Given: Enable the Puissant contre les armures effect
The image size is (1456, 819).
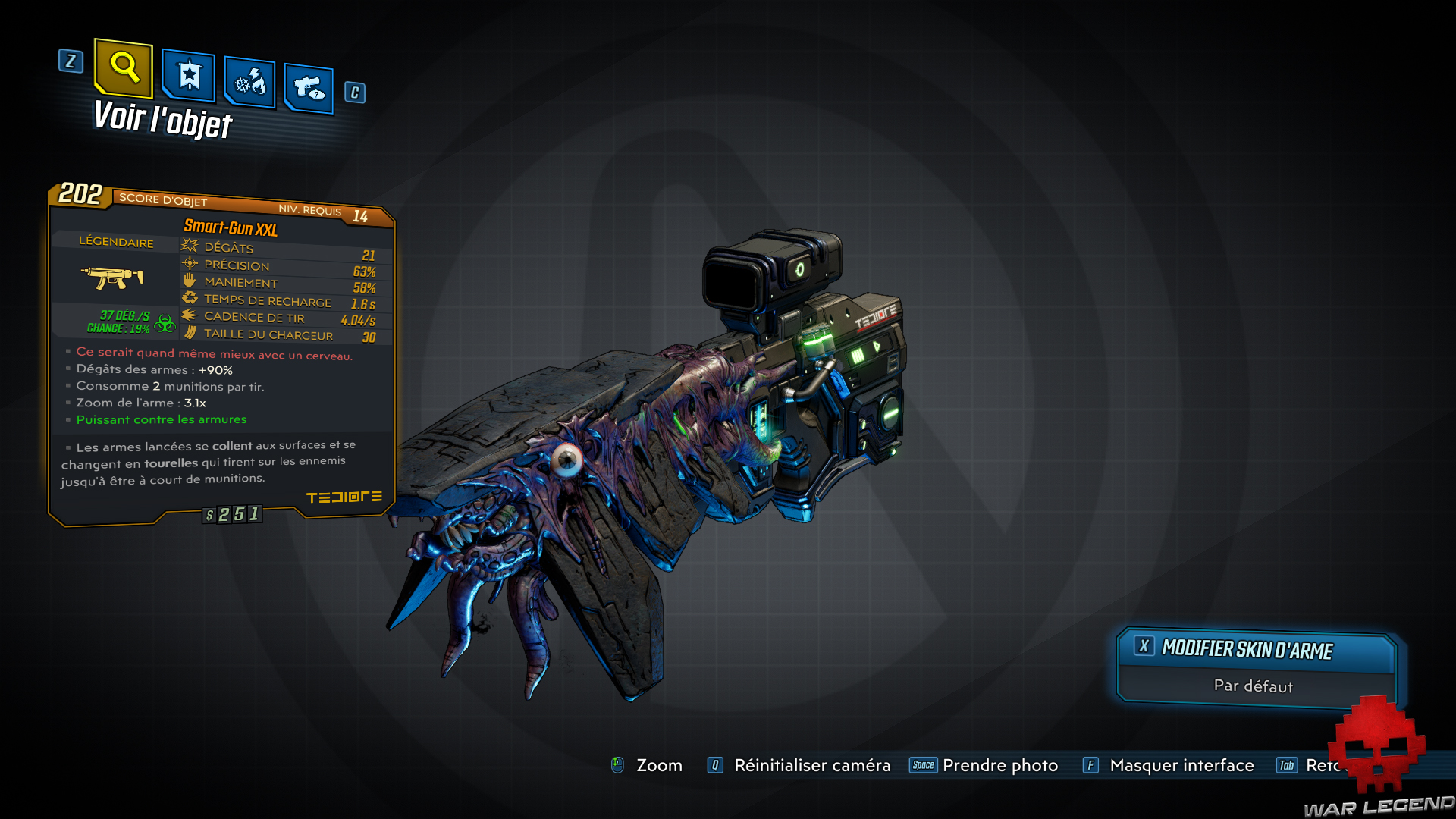Looking at the screenshot, I should (161, 419).
